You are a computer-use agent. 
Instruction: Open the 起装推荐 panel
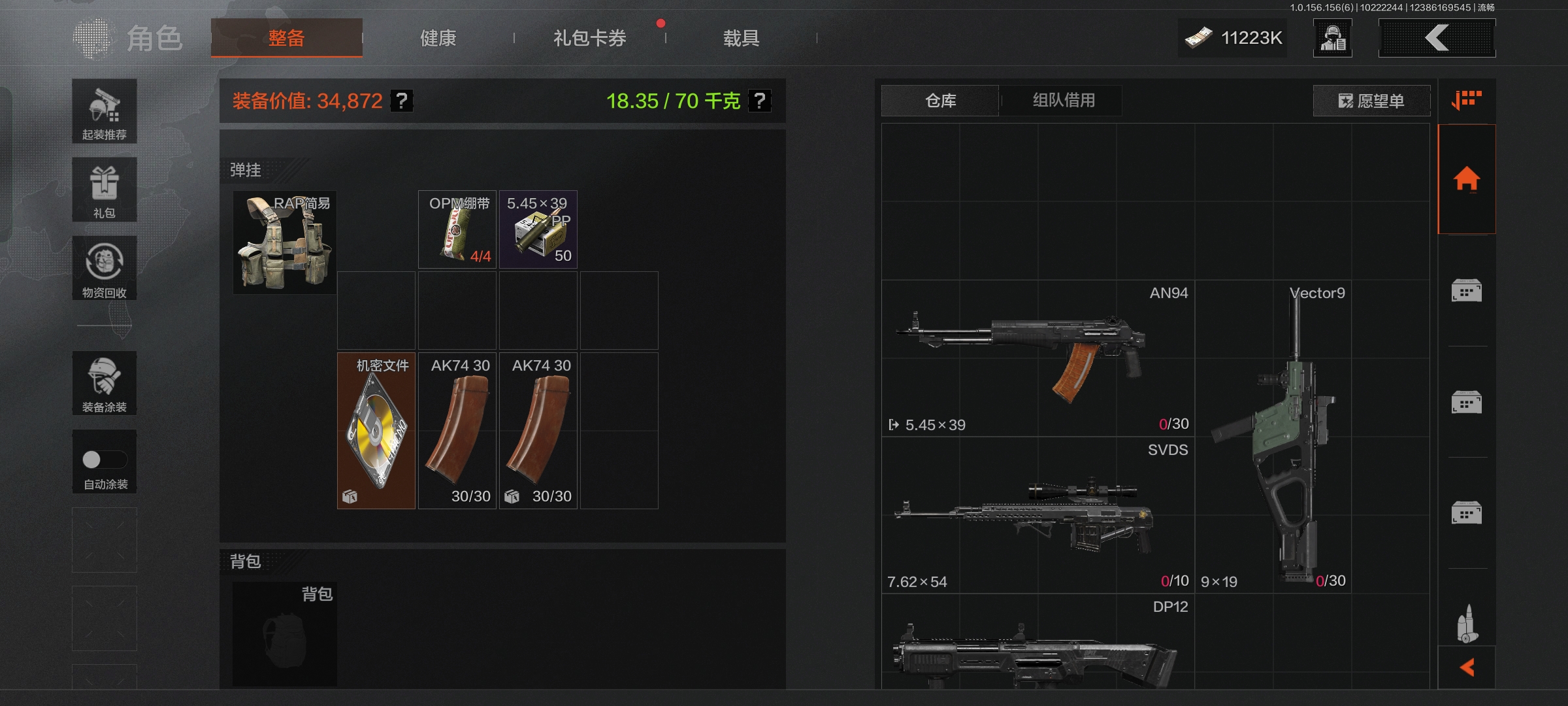coord(105,111)
